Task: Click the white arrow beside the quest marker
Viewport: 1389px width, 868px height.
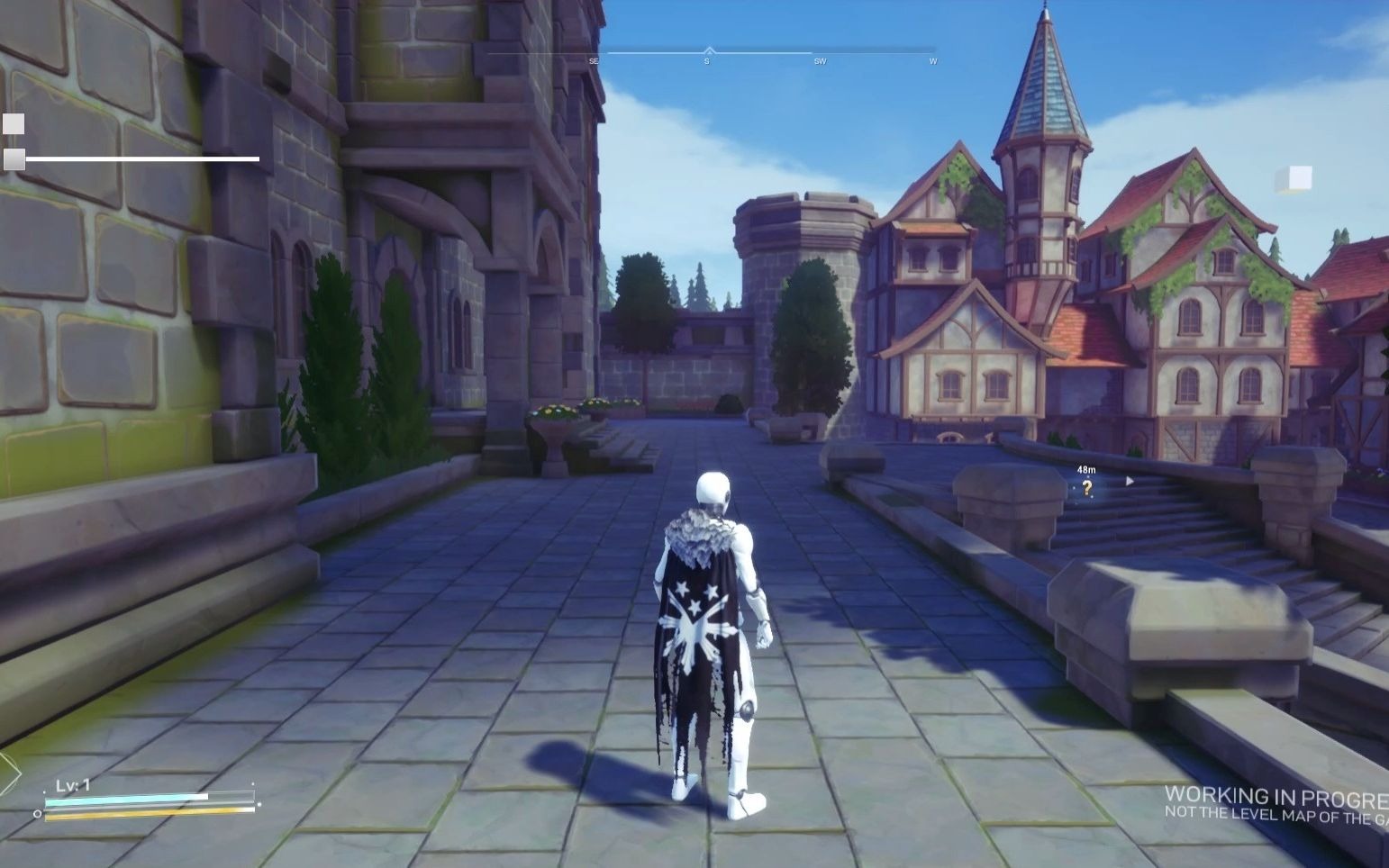Action: (x=1130, y=481)
